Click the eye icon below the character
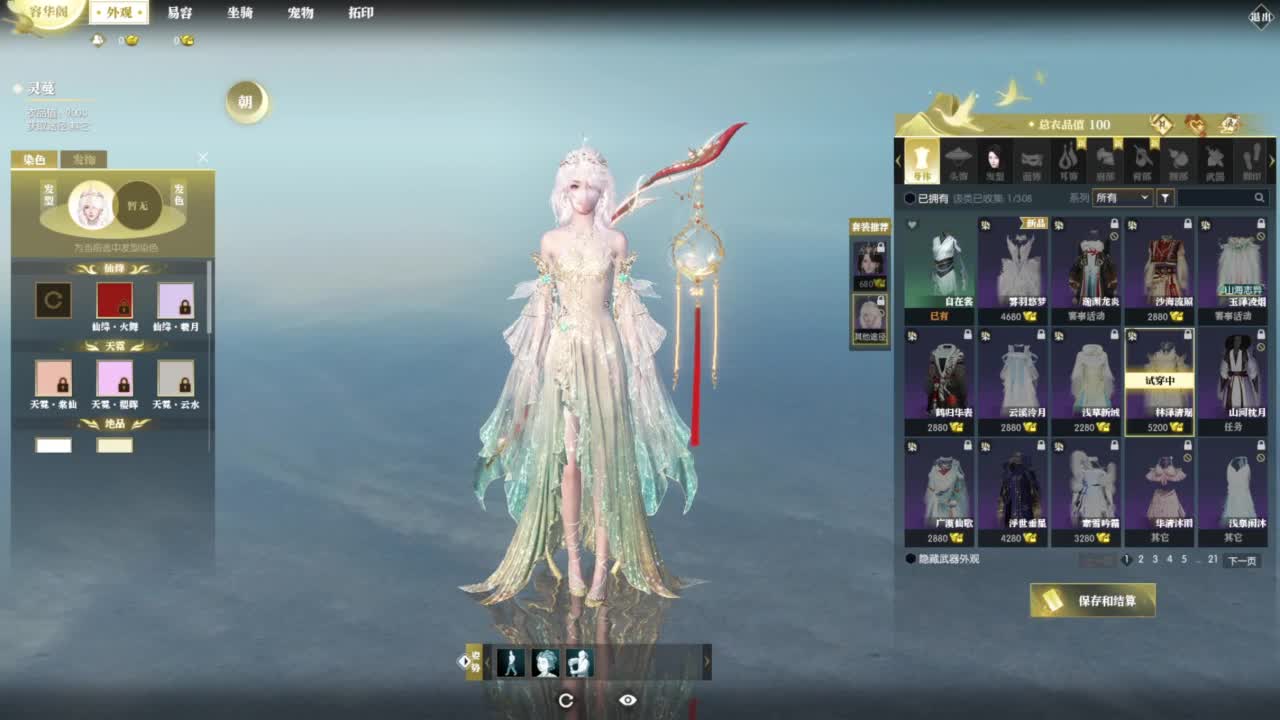 (x=628, y=700)
